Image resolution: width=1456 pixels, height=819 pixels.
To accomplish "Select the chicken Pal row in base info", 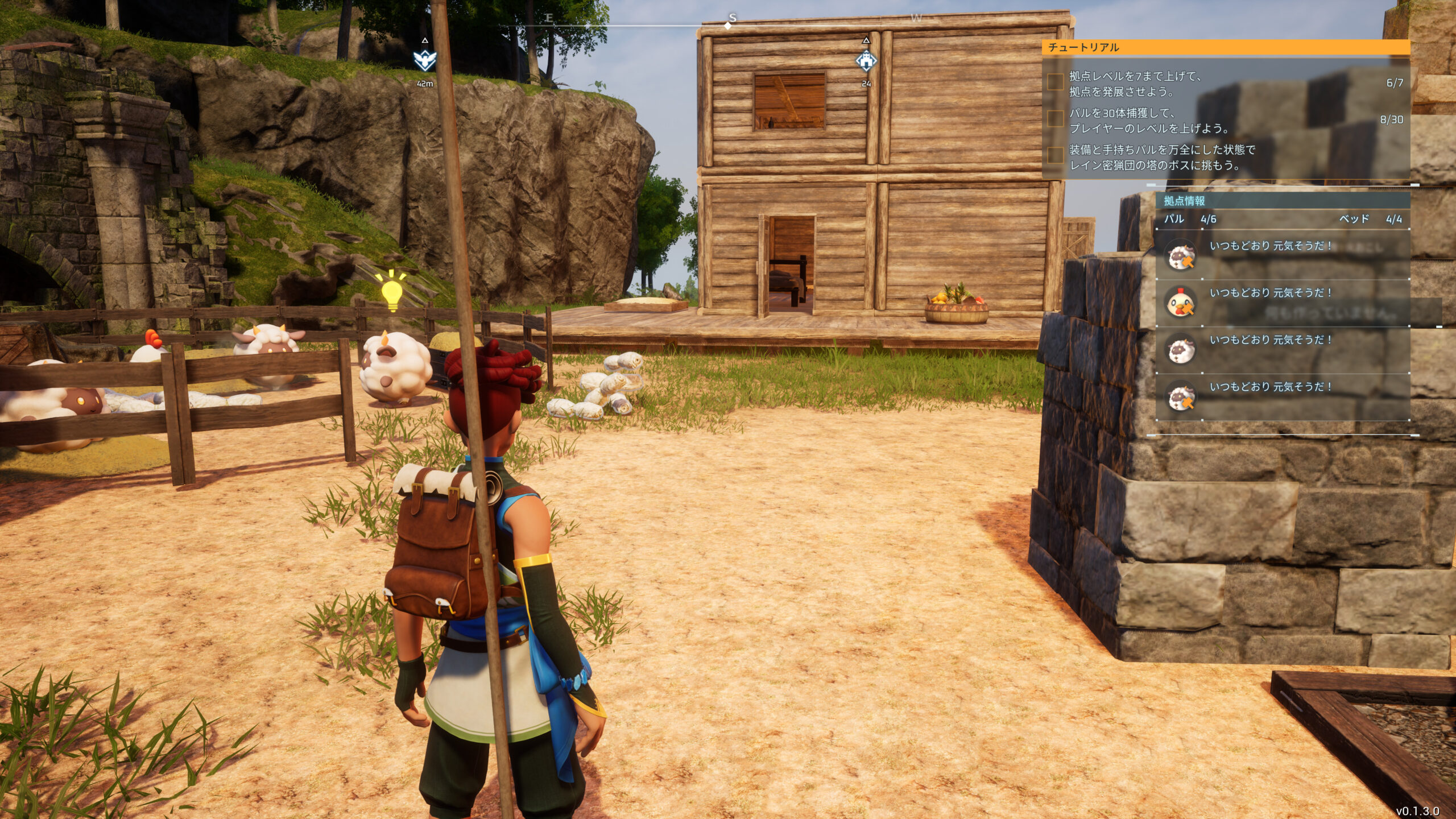I will pos(1282,302).
